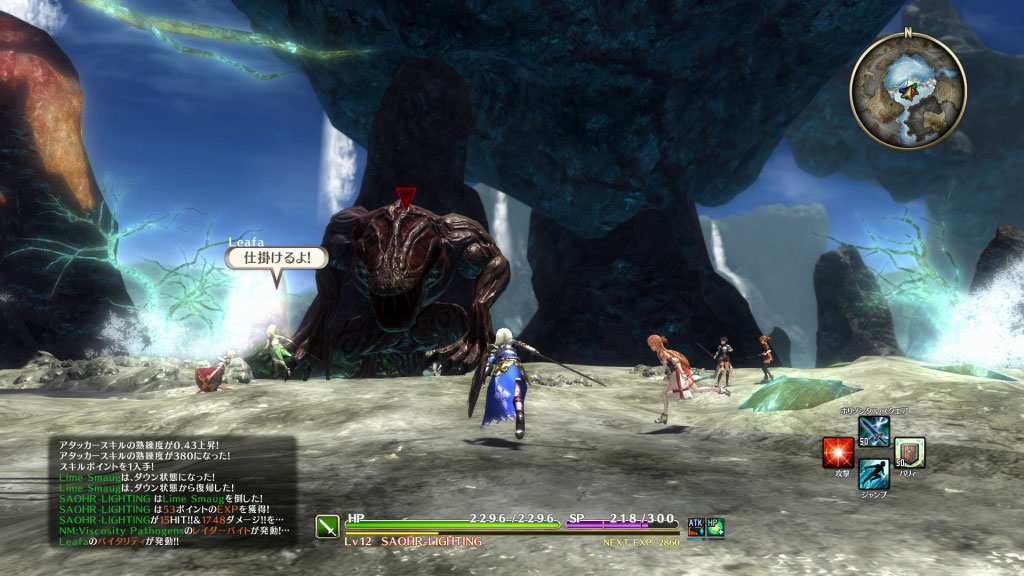Activate the Horizontal Square sword skill
1024x576 pixels.
click(x=873, y=431)
